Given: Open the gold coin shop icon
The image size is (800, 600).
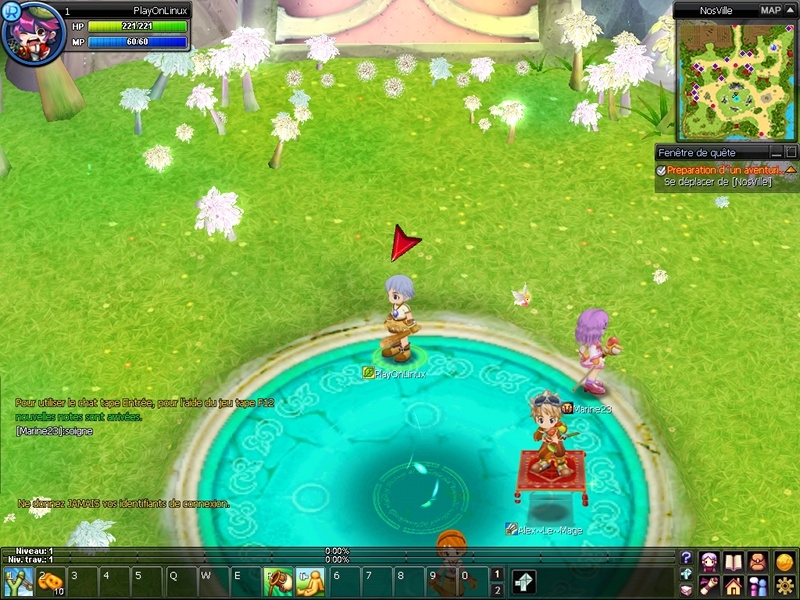Looking at the screenshot, I should [785, 560].
